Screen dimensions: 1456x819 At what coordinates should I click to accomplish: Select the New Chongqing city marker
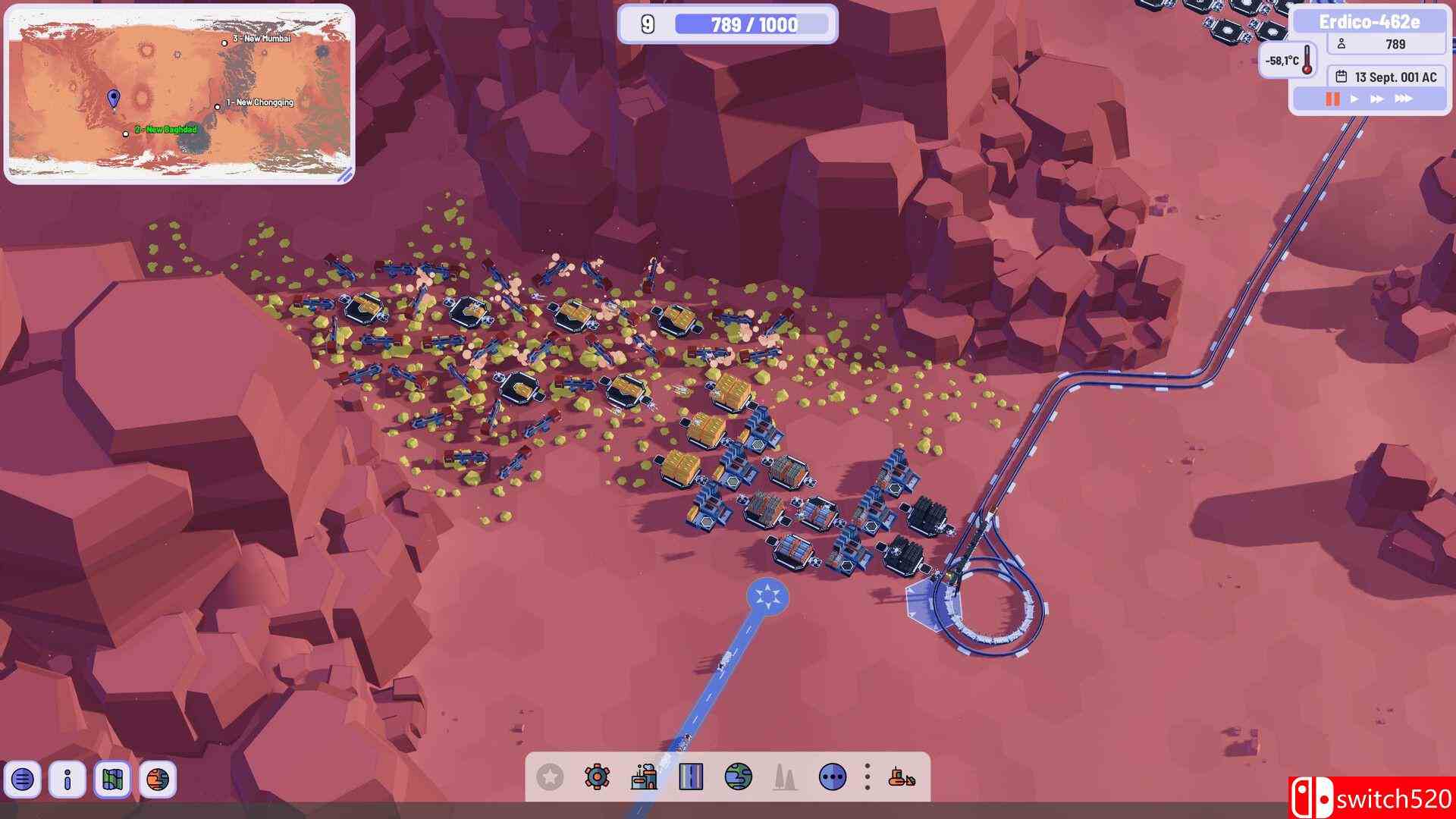point(218,107)
